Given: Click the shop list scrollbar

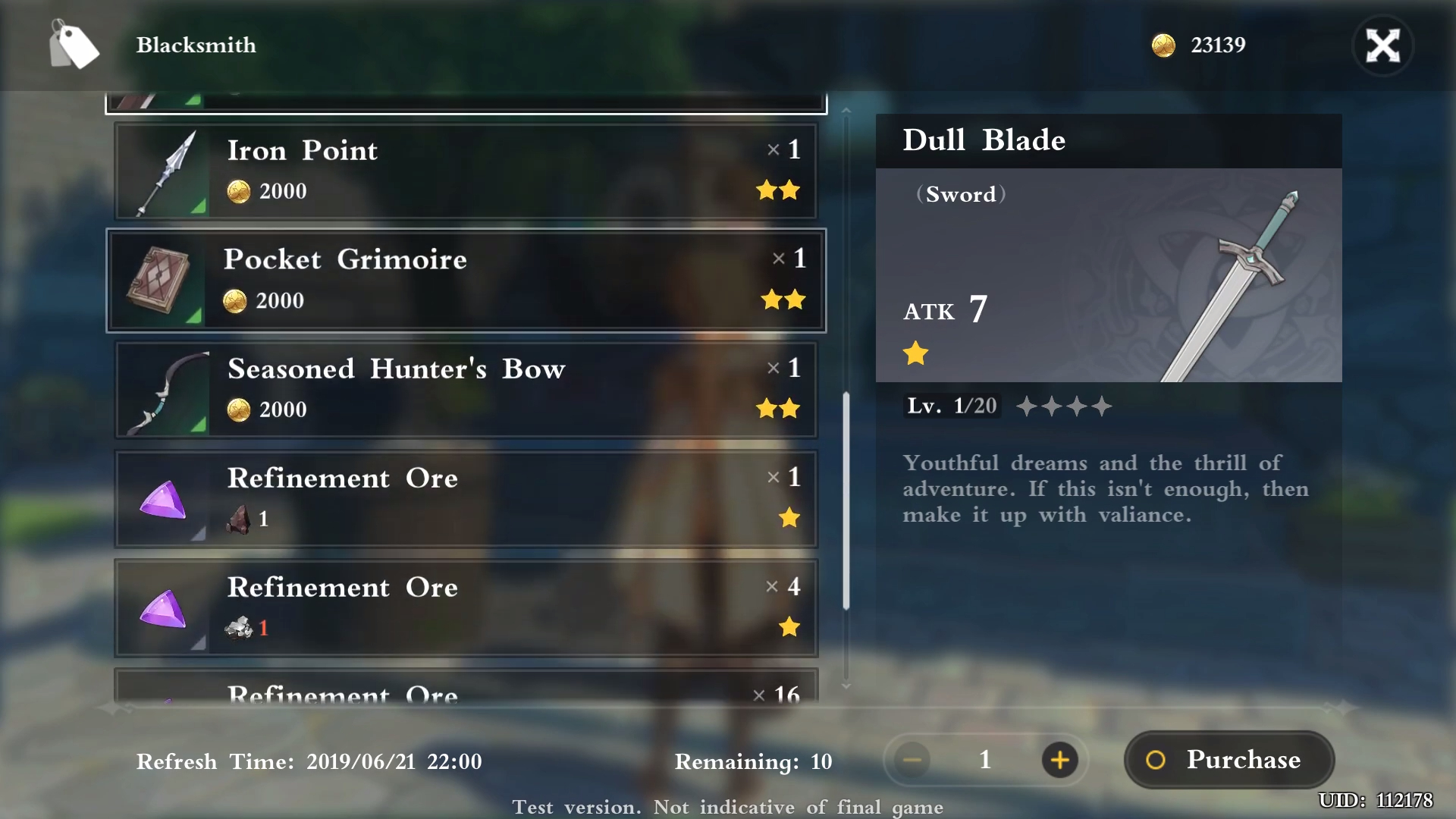Looking at the screenshot, I should coord(846,500).
